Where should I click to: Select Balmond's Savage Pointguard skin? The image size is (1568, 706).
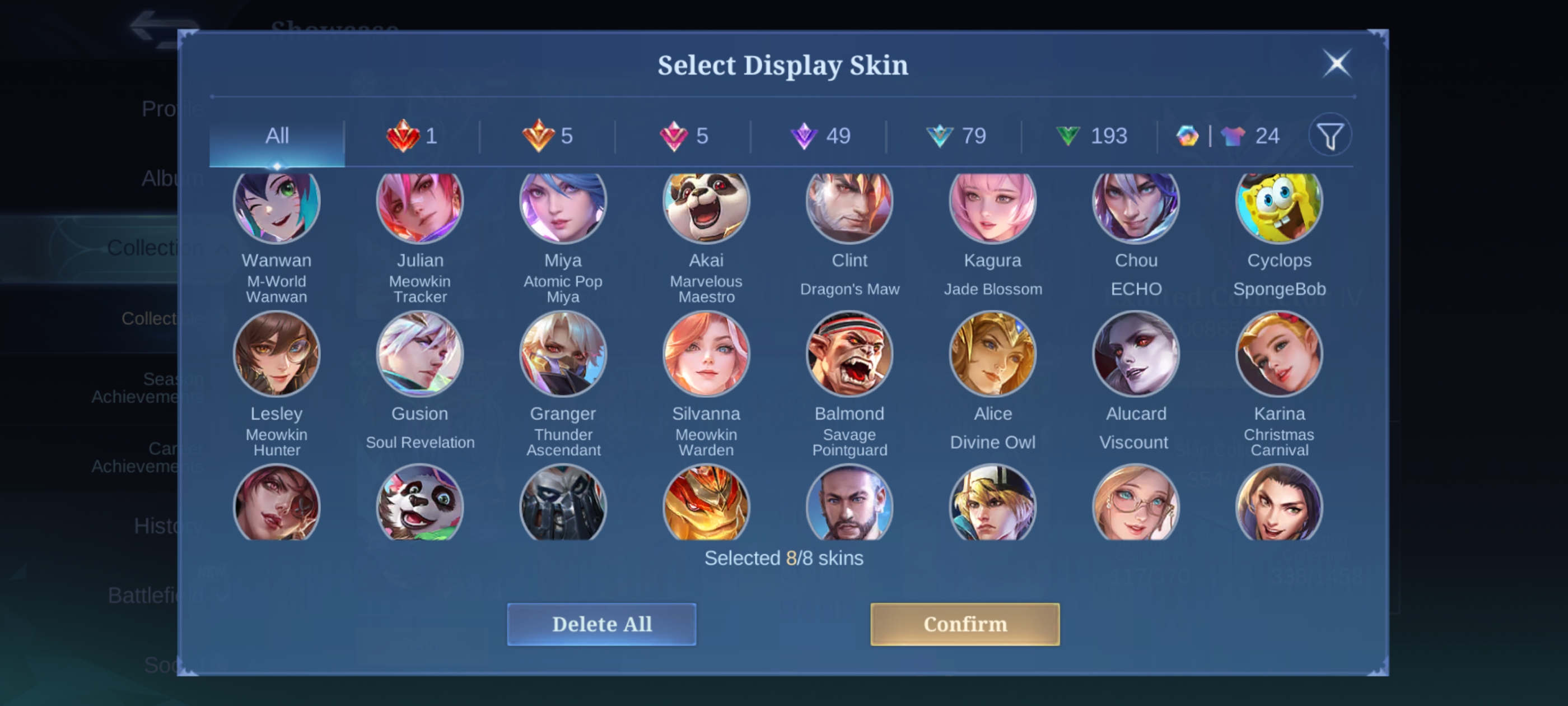(849, 354)
